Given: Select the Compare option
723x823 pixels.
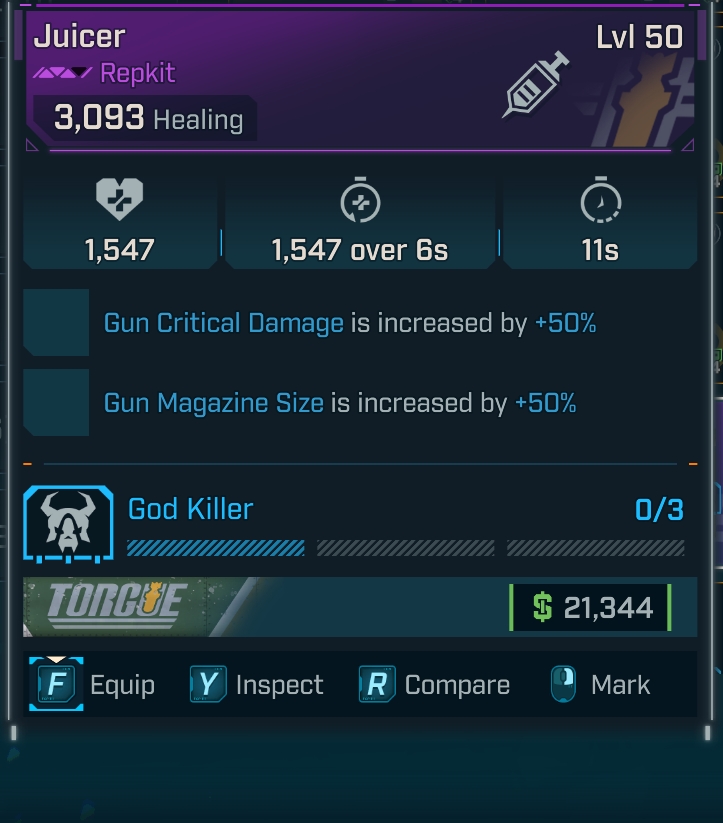Looking at the screenshot, I should click(x=434, y=685).
